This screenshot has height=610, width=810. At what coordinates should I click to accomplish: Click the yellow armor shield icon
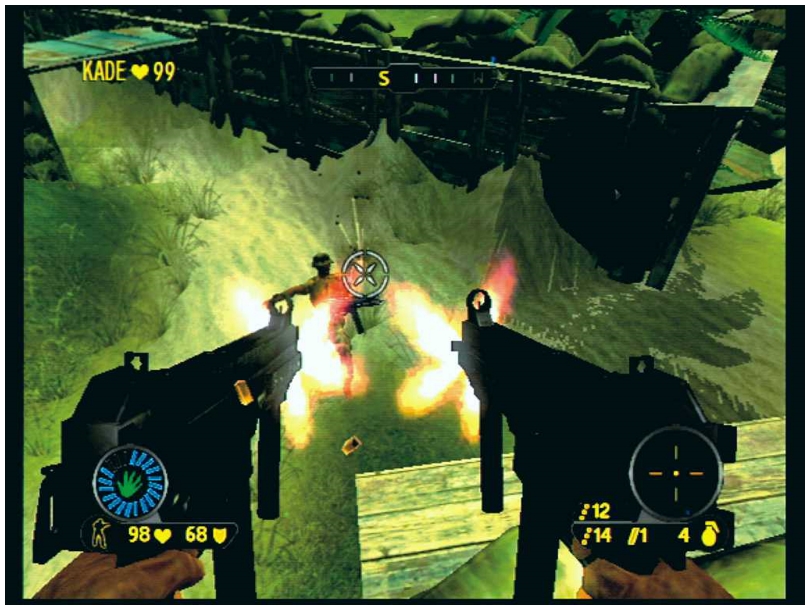click(220, 536)
